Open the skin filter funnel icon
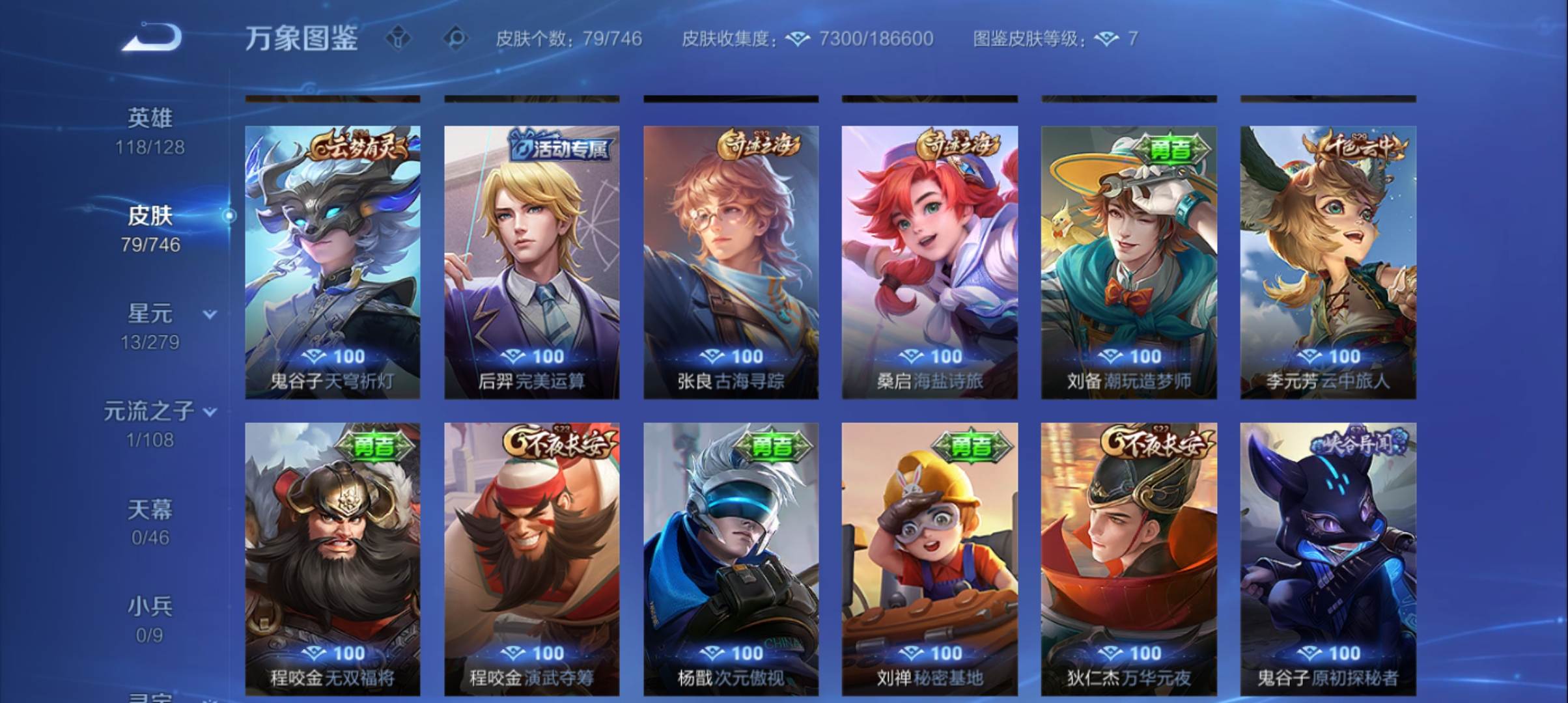 pyautogui.click(x=398, y=38)
